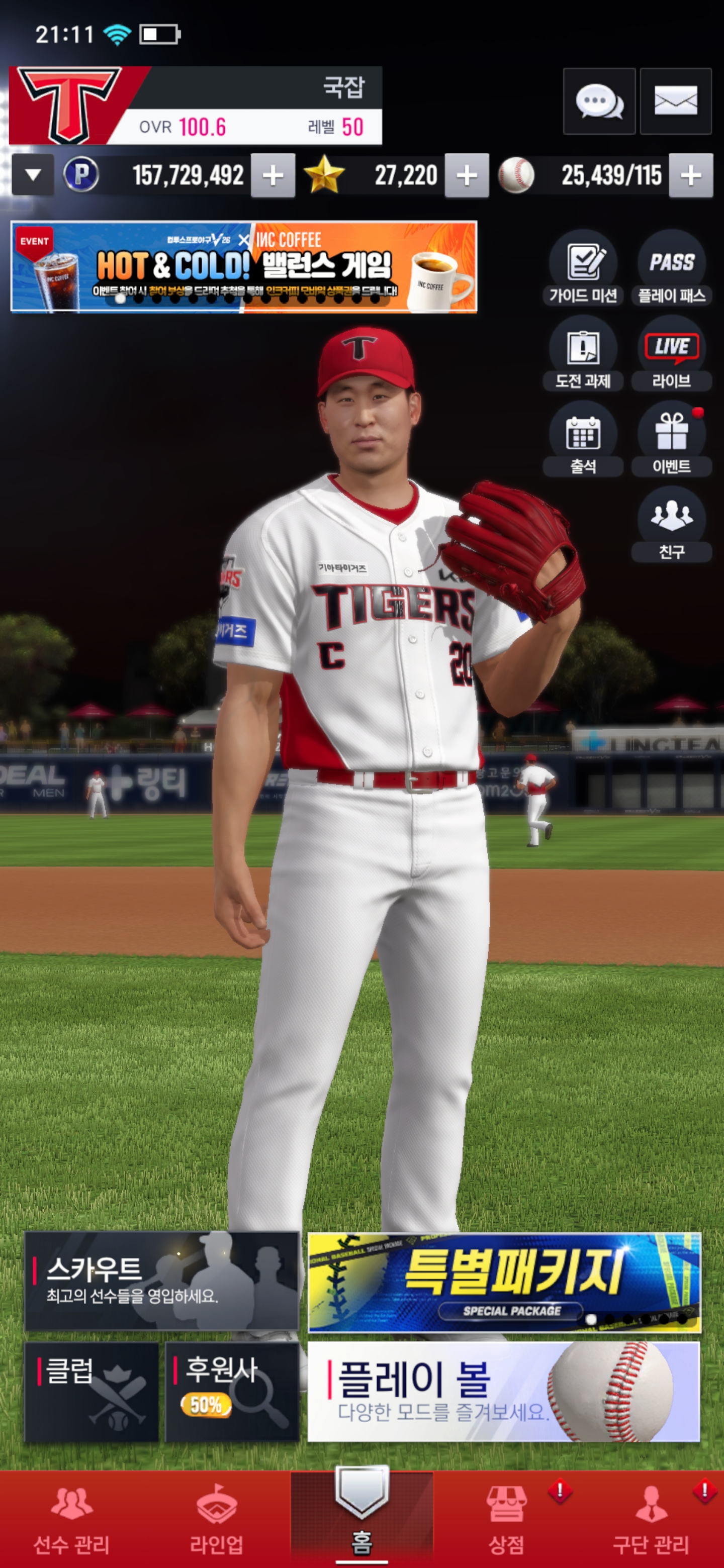Add more P points with plus button
724x1568 pixels.
pyautogui.click(x=273, y=176)
